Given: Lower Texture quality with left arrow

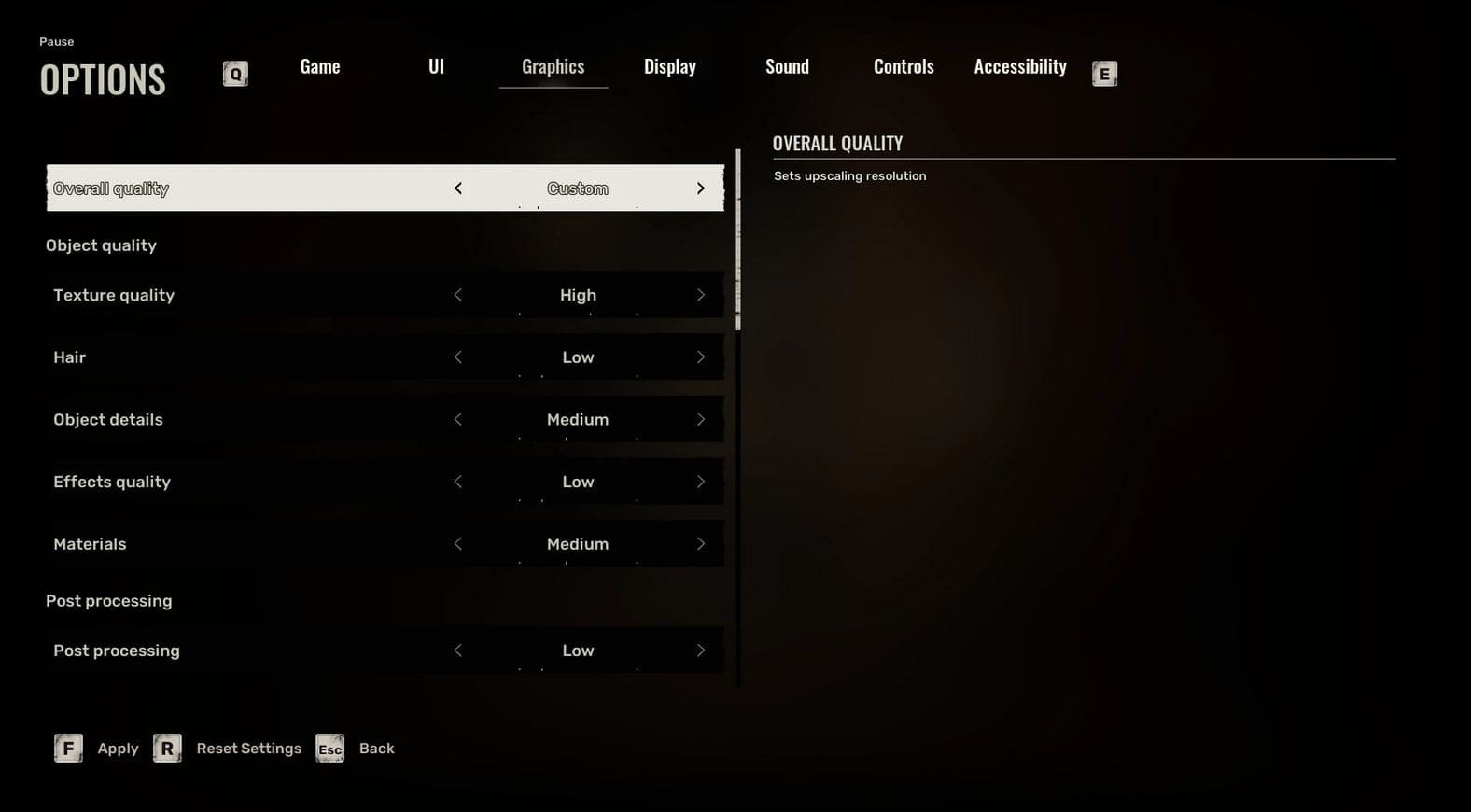Looking at the screenshot, I should [458, 295].
